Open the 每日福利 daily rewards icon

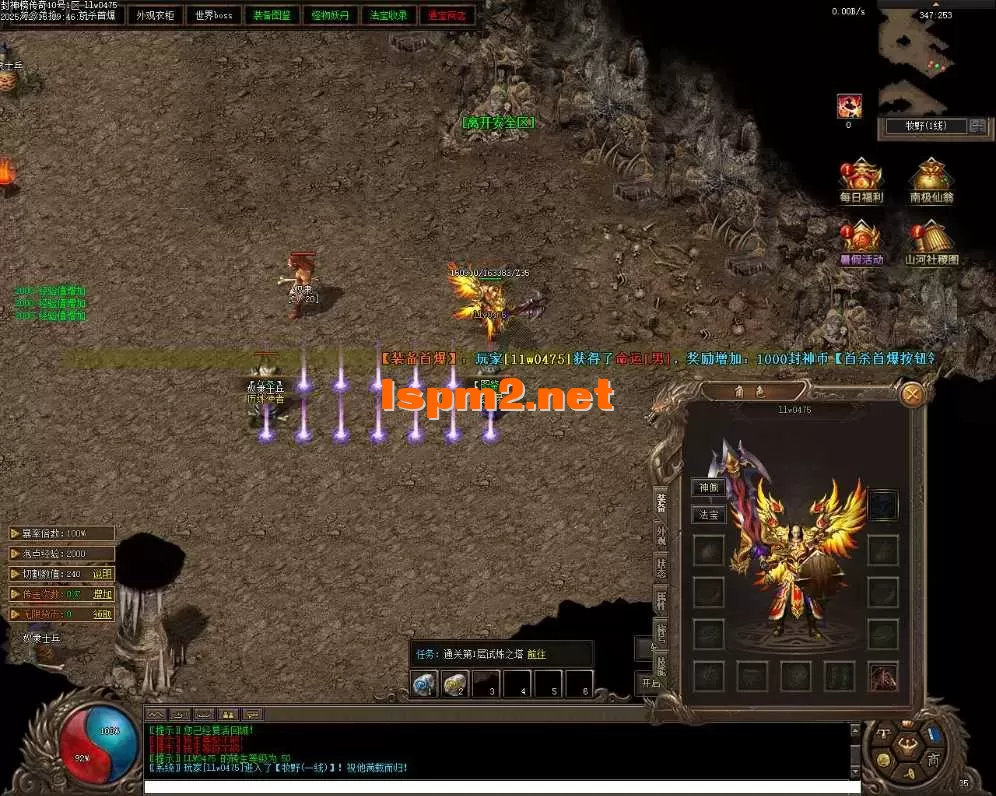tap(861, 178)
